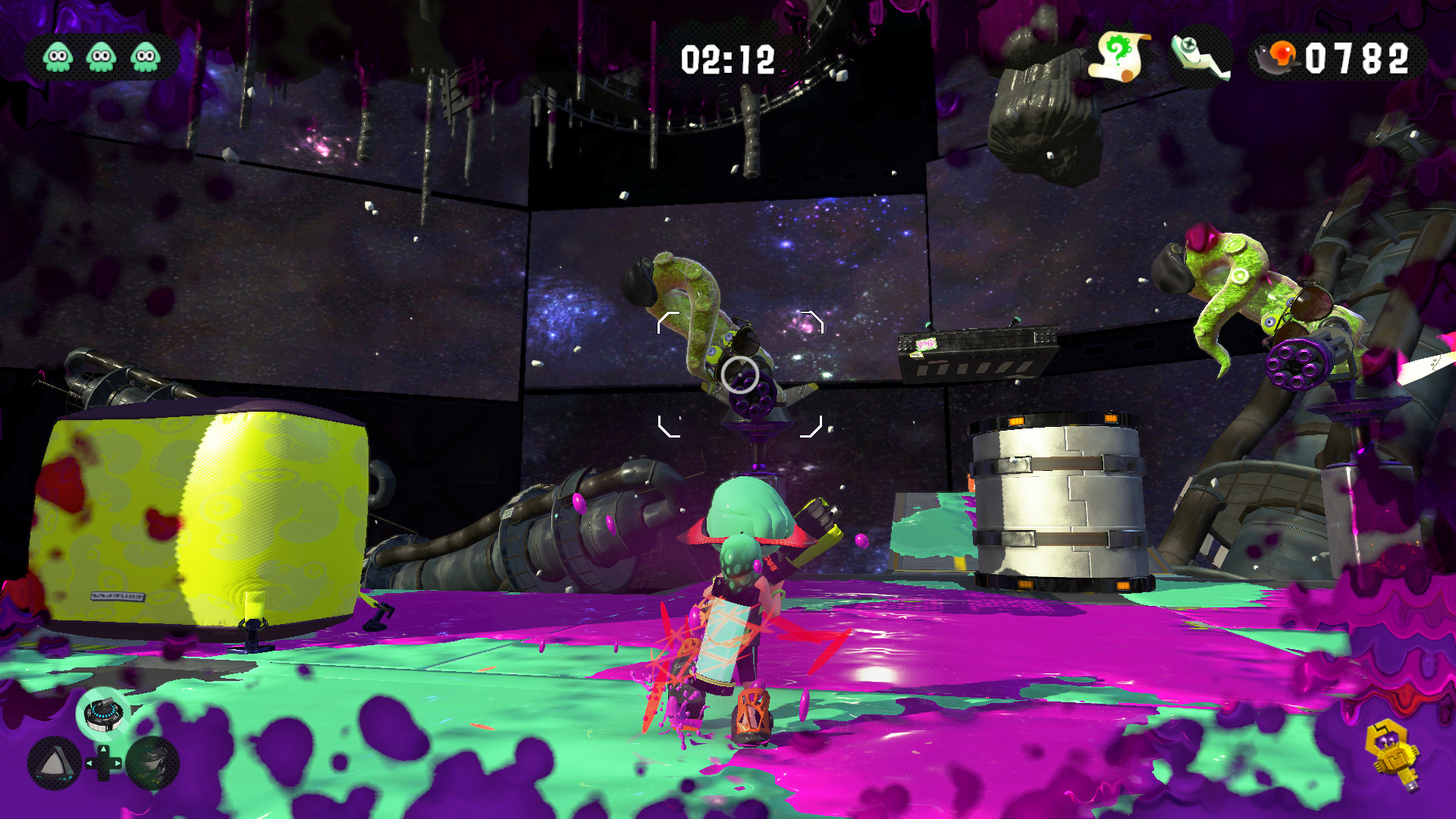Select the third squid life icon
This screenshot has height=819, width=1456.
coord(143,55)
